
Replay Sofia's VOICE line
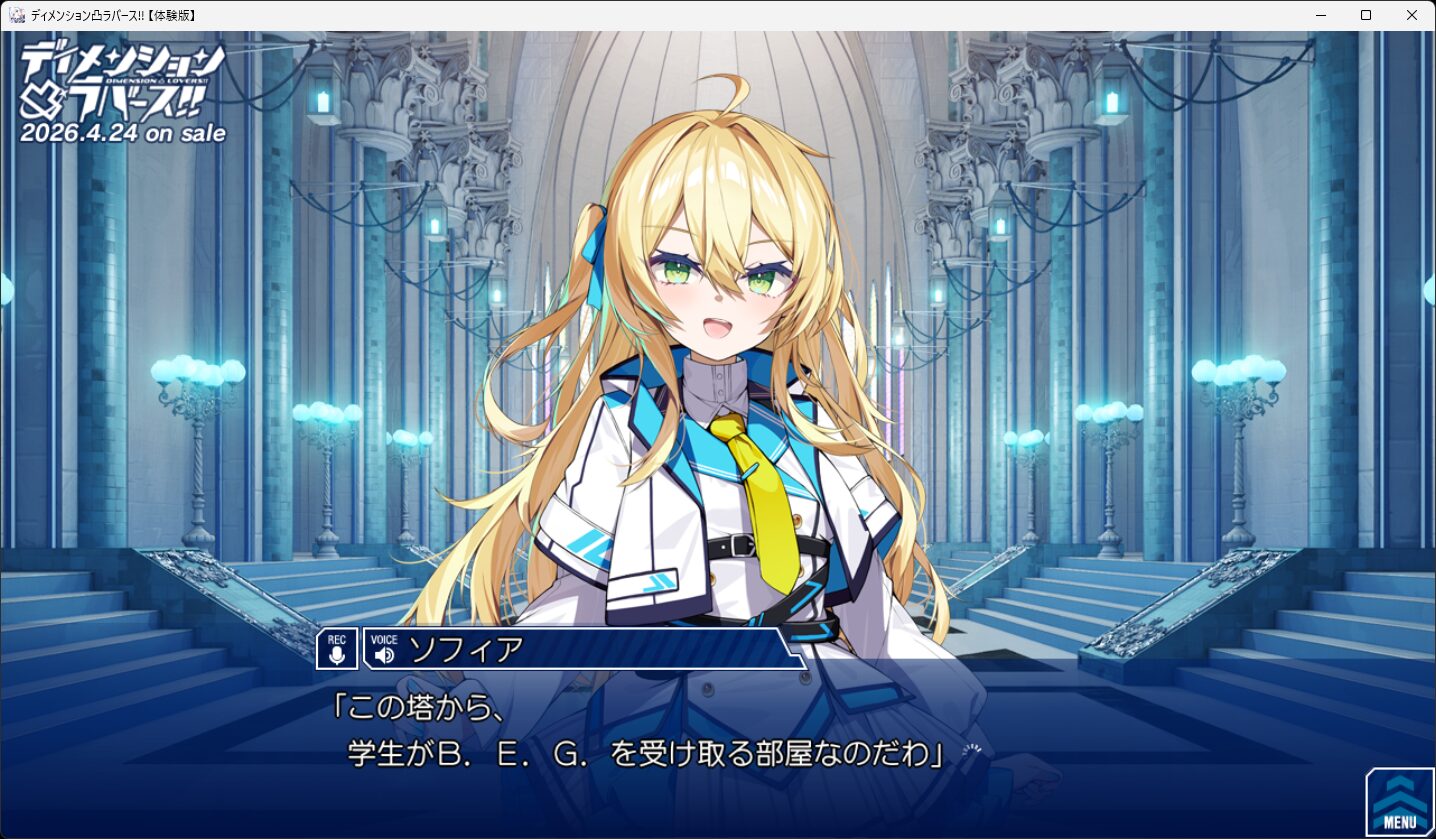tap(384, 650)
